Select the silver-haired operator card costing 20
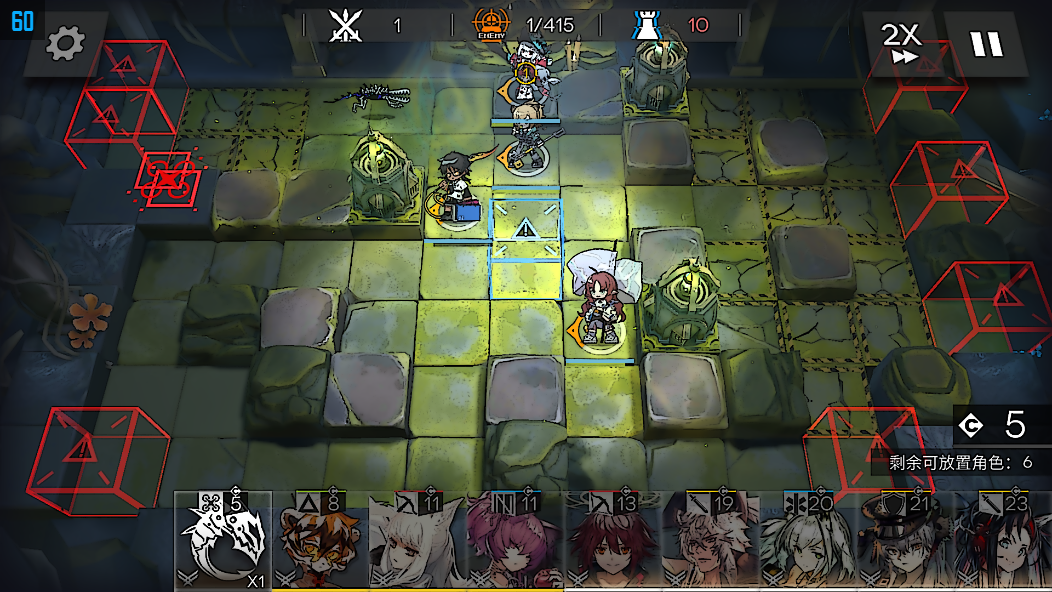Viewport: 1052px width, 592px height. 806,543
